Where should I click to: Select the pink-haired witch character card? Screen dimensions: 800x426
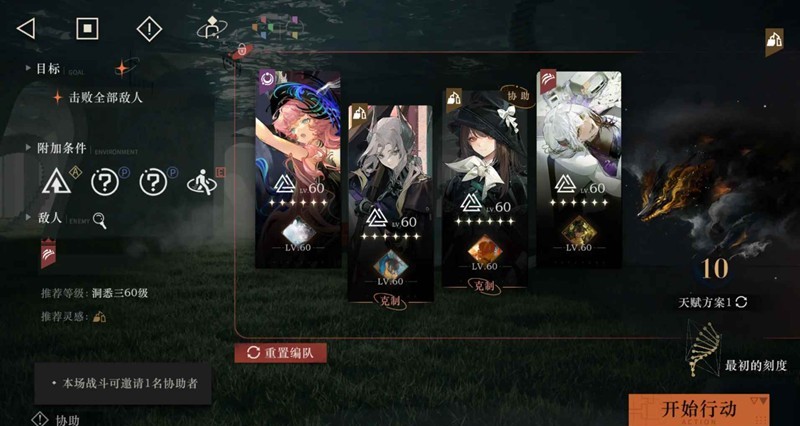297,170
